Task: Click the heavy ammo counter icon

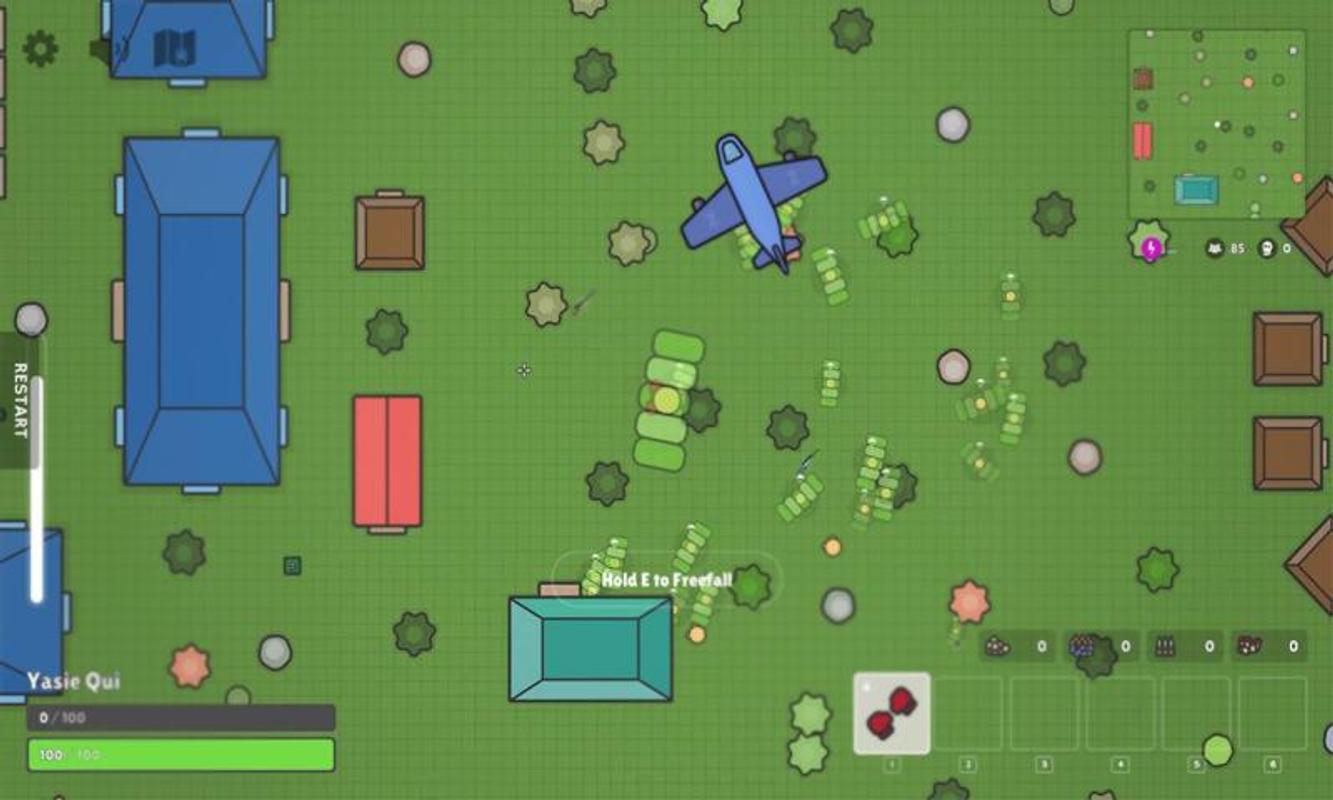Action: 1163,646
